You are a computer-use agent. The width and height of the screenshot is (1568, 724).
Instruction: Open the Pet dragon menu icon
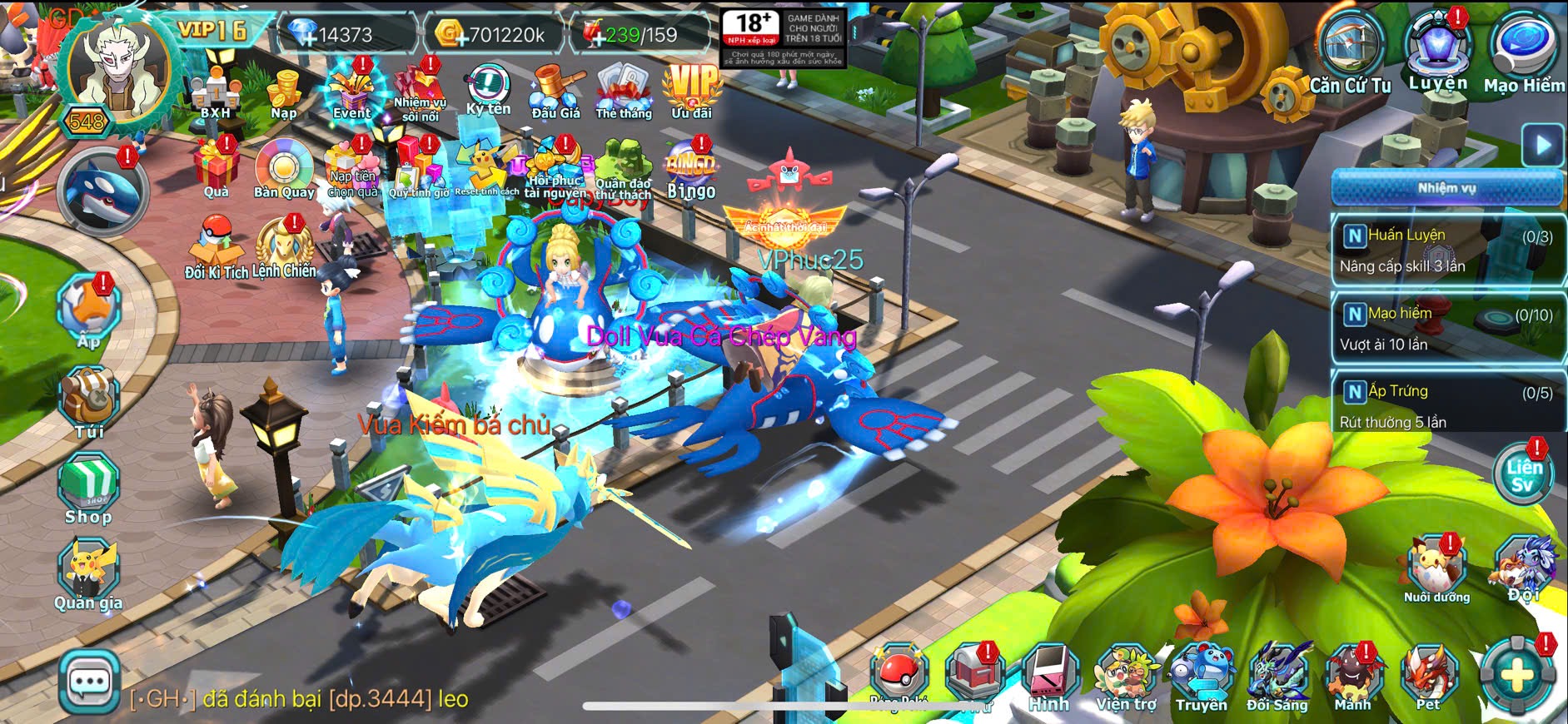1428,676
